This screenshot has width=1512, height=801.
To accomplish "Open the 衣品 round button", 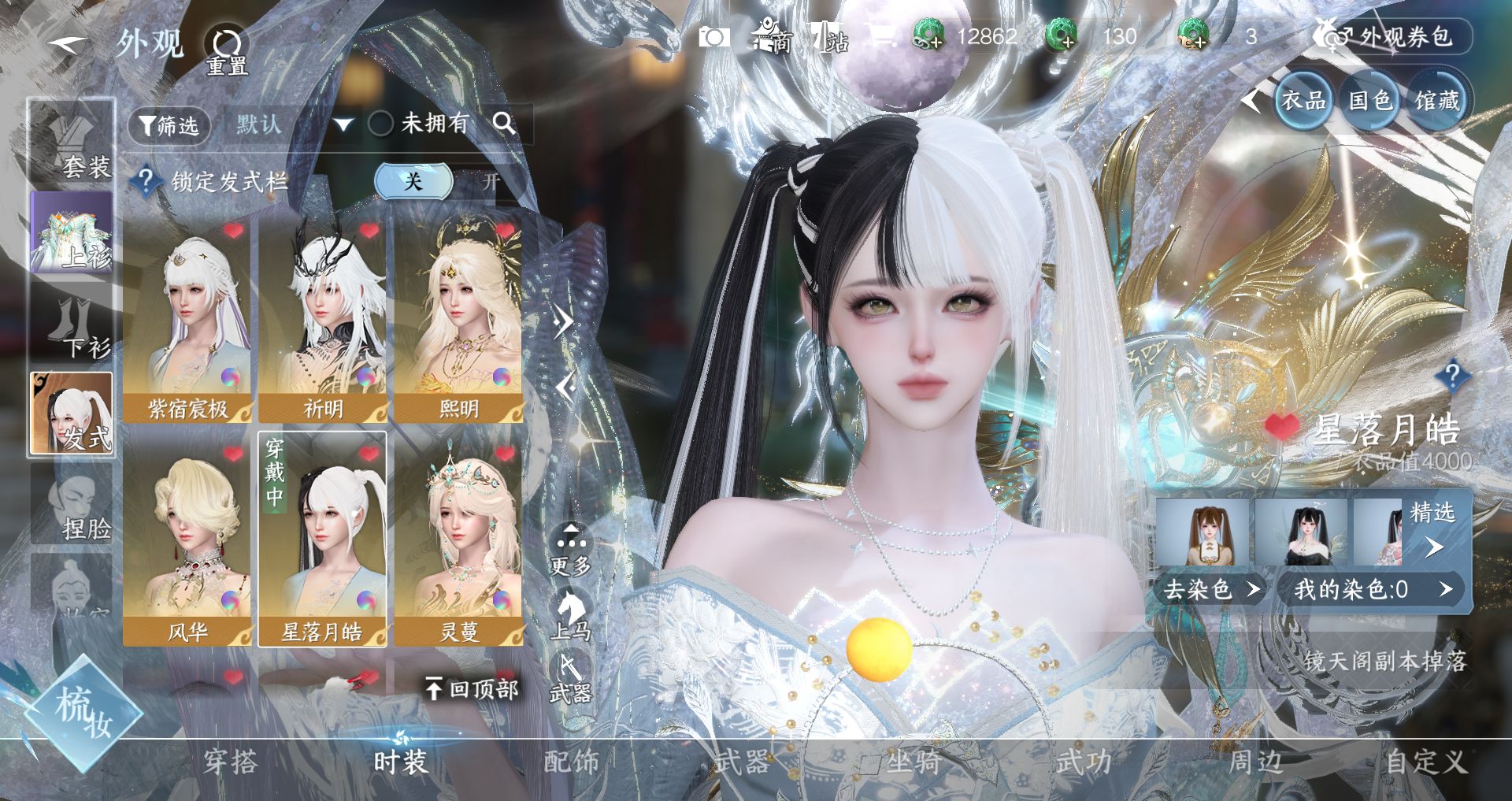I will 1303,101.
